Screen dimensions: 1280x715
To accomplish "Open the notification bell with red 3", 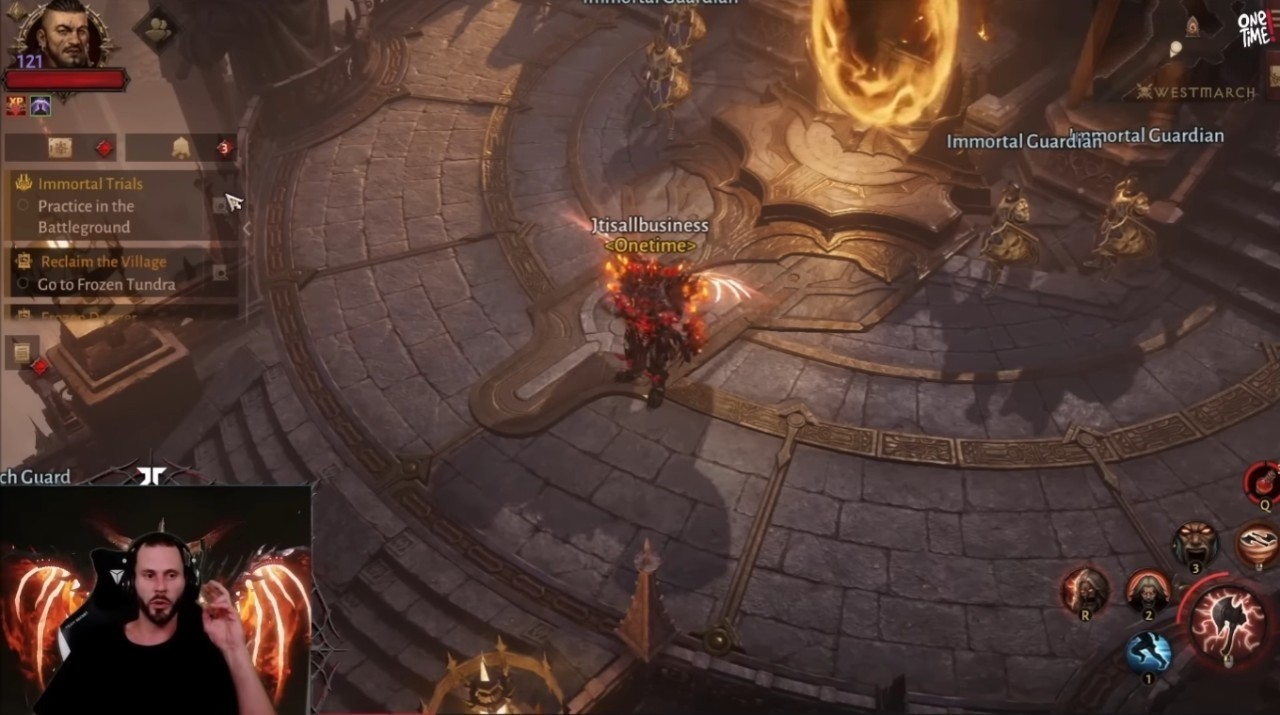I will pyautogui.click(x=182, y=148).
